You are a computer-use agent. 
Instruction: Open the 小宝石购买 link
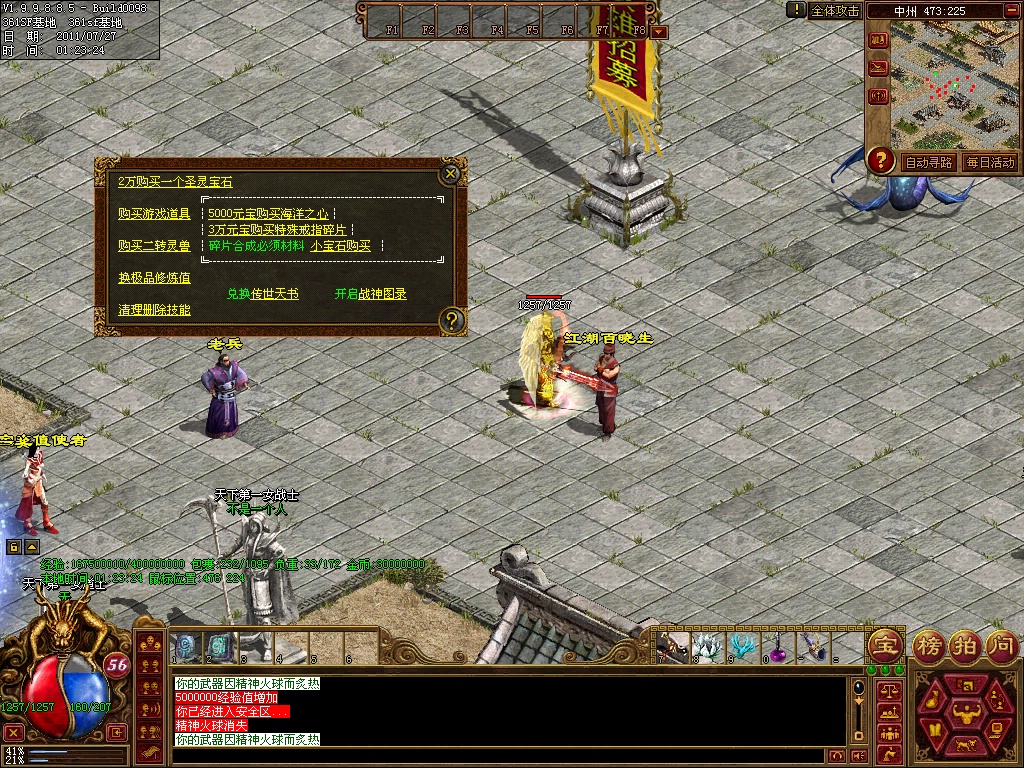340,245
